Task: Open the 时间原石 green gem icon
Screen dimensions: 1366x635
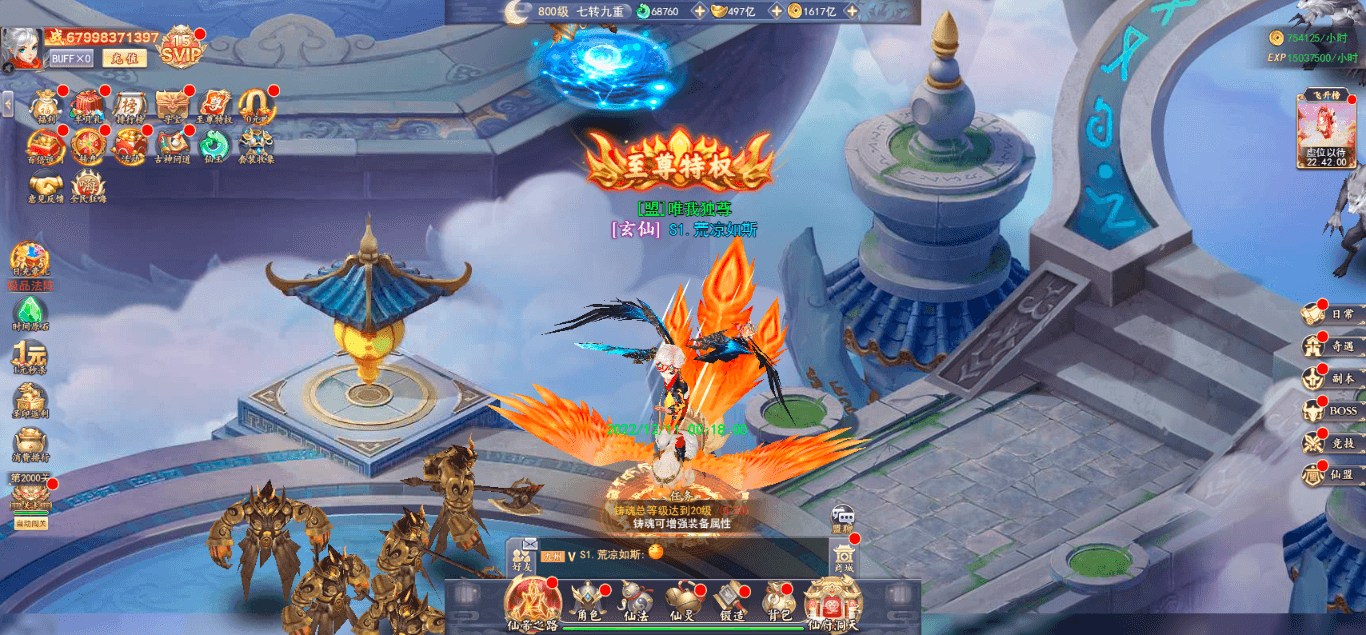Action: (30, 314)
